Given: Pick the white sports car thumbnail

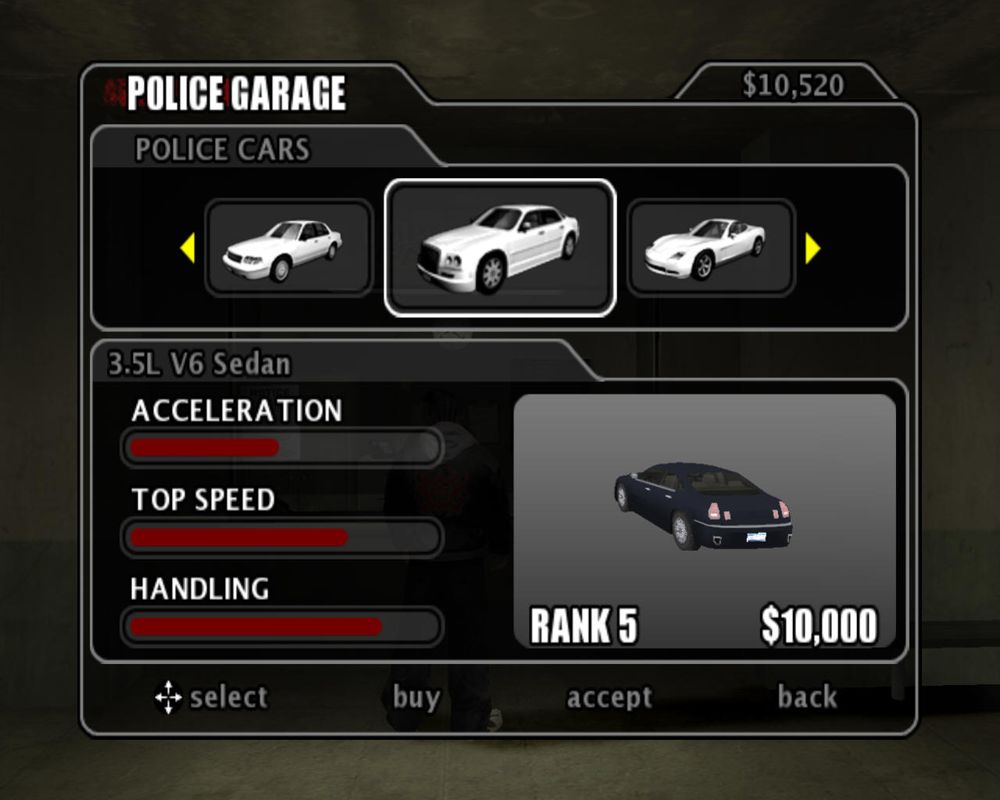Looking at the screenshot, I should click(x=710, y=247).
